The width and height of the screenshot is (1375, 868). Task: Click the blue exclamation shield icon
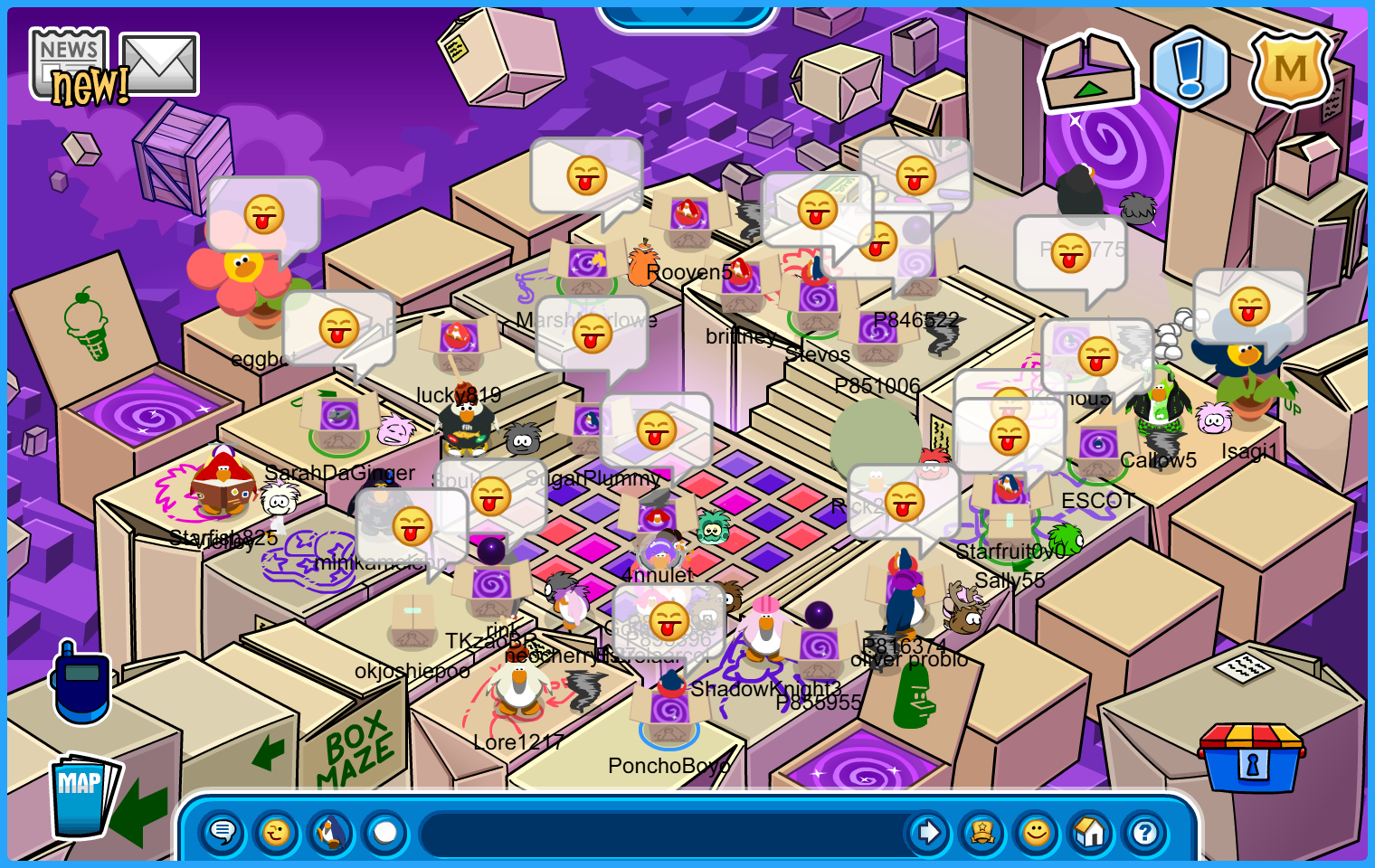coord(1190,69)
